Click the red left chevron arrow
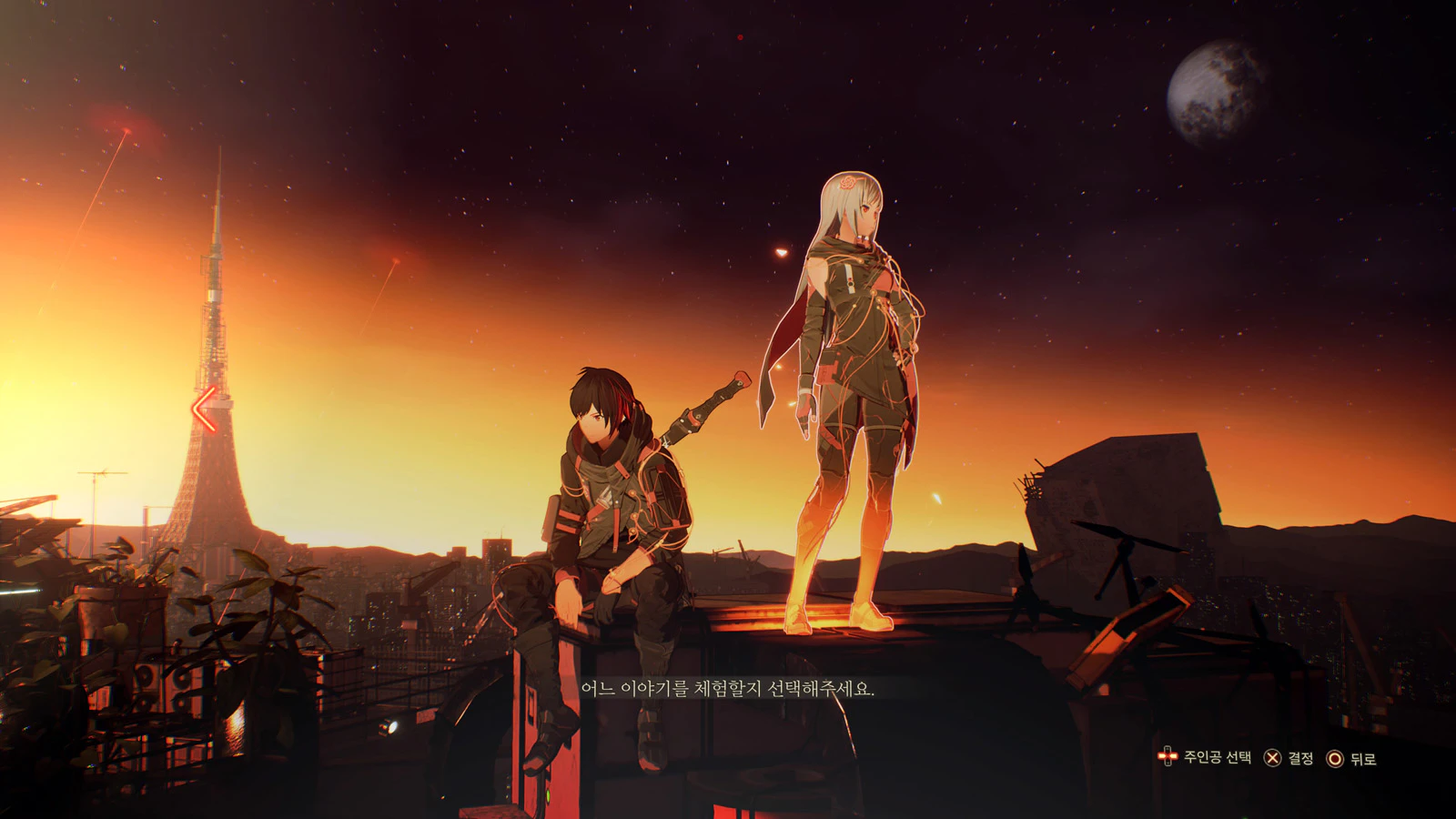This screenshot has width=1456, height=819. coord(205,409)
